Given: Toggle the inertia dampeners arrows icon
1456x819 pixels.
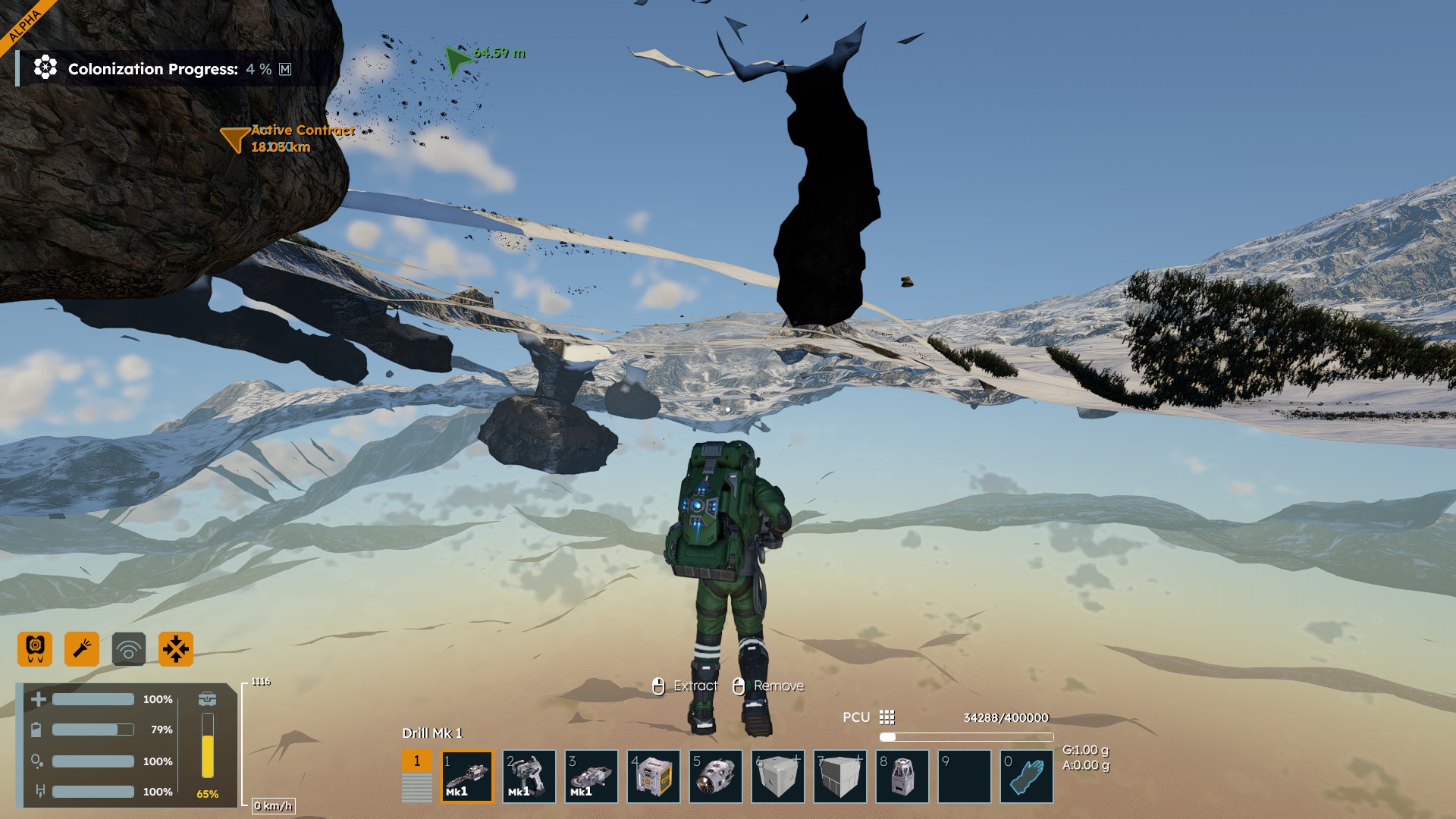Looking at the screenshot, I should coord(176,649).
